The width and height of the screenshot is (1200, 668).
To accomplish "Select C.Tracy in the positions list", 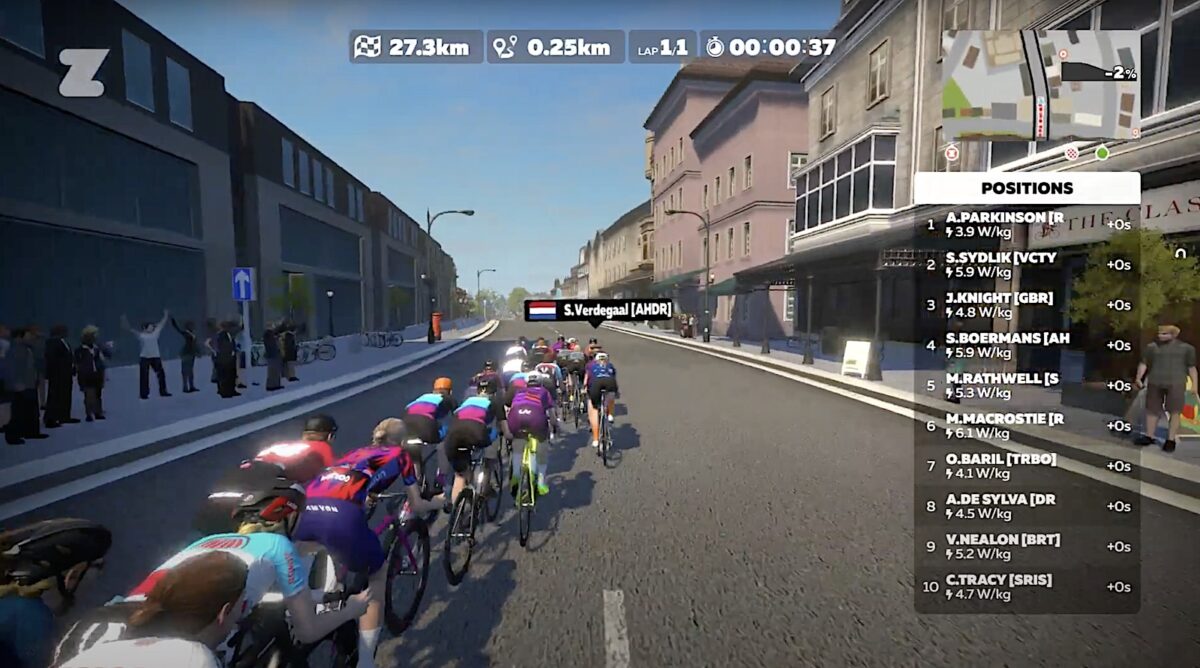I will (x=1027, y=587).
